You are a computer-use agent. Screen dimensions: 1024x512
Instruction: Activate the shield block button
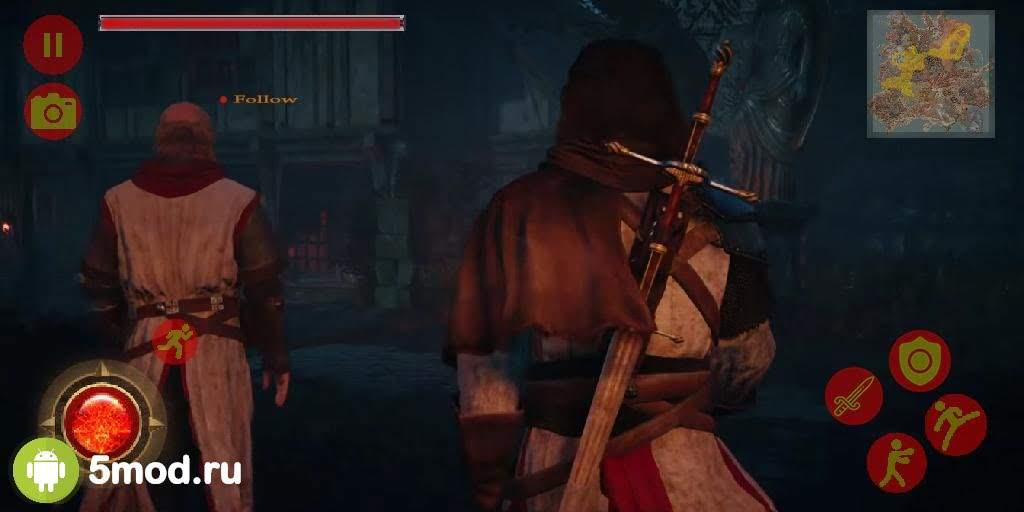click(x=919, y=360)
